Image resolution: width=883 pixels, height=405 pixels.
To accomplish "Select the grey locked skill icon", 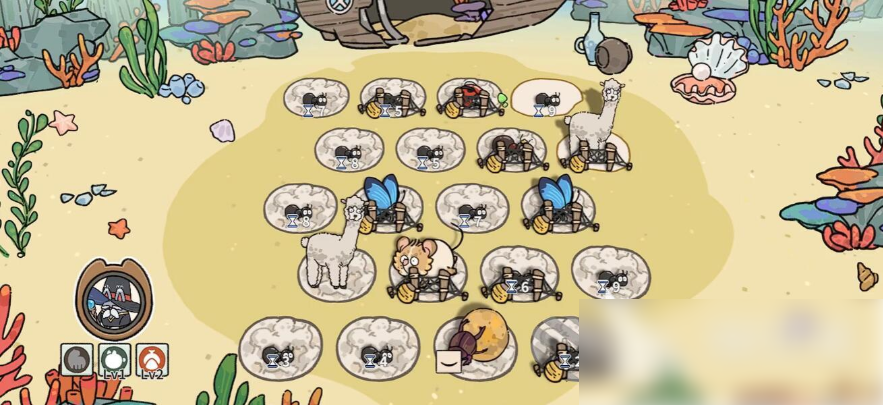I will (77, 359).
